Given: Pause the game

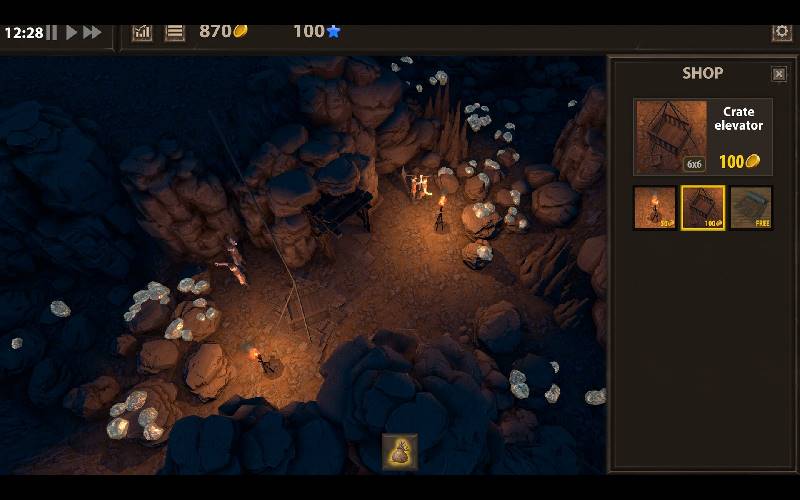Looking at the screenshot, I should (52, 33).
